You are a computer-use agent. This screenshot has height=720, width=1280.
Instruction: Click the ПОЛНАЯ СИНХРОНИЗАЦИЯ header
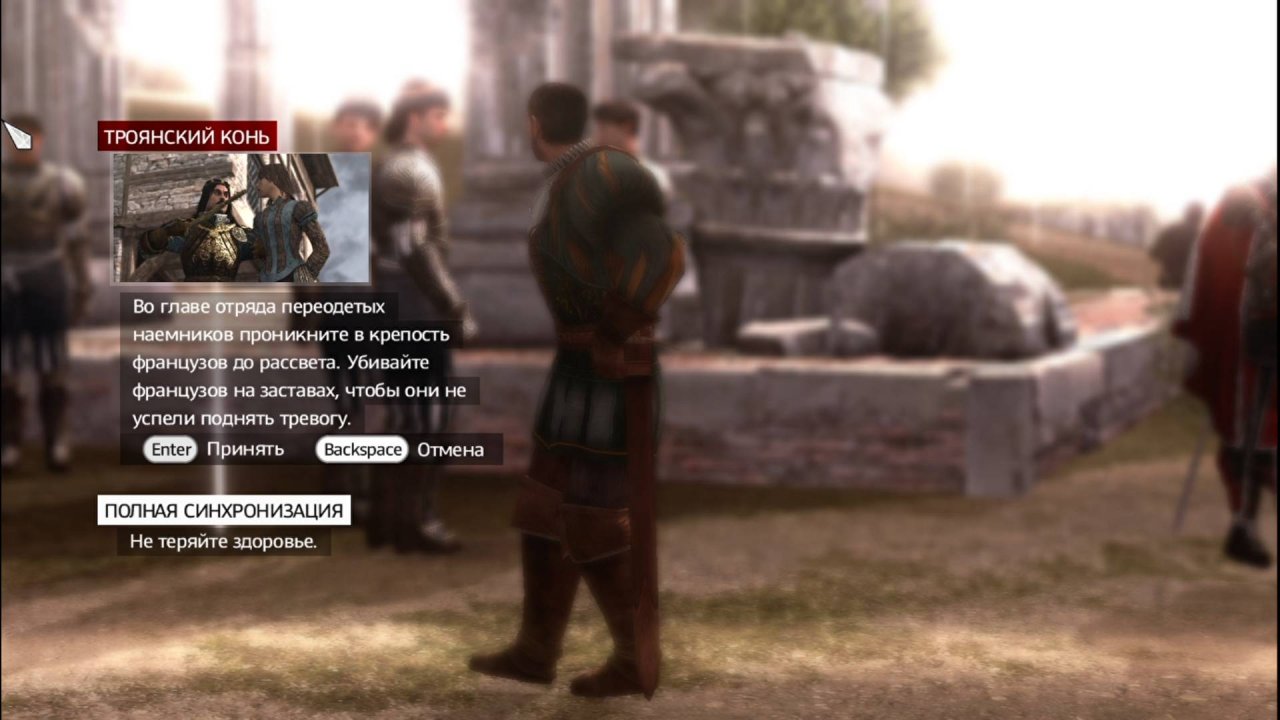click(222, 510)
